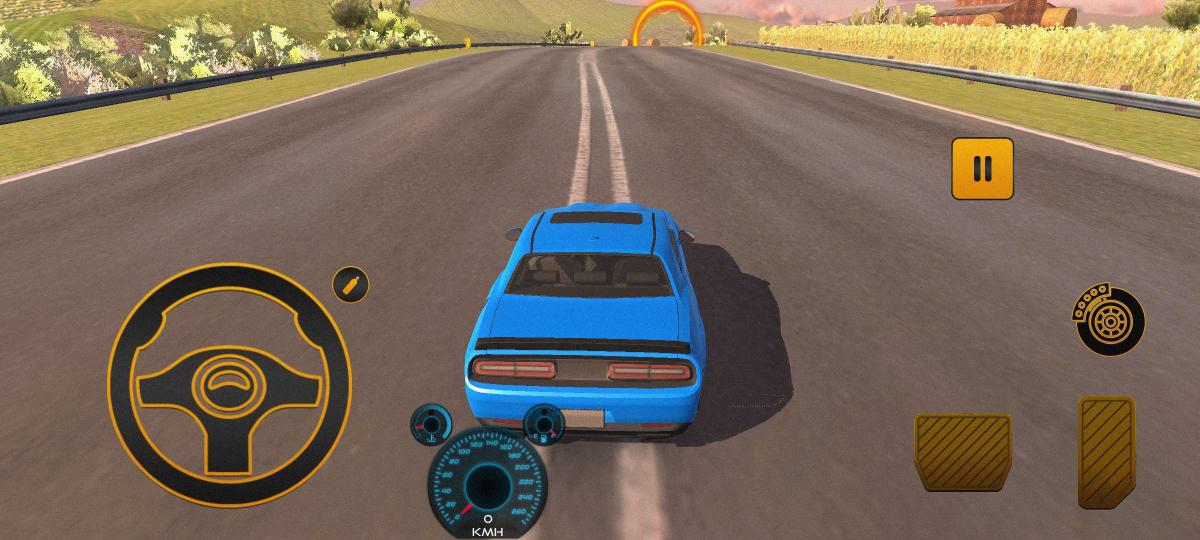Activate the nitro bottle boost
Image resolution: width=1200 pixels, height=540 pixels.
[x=350, y=285]
